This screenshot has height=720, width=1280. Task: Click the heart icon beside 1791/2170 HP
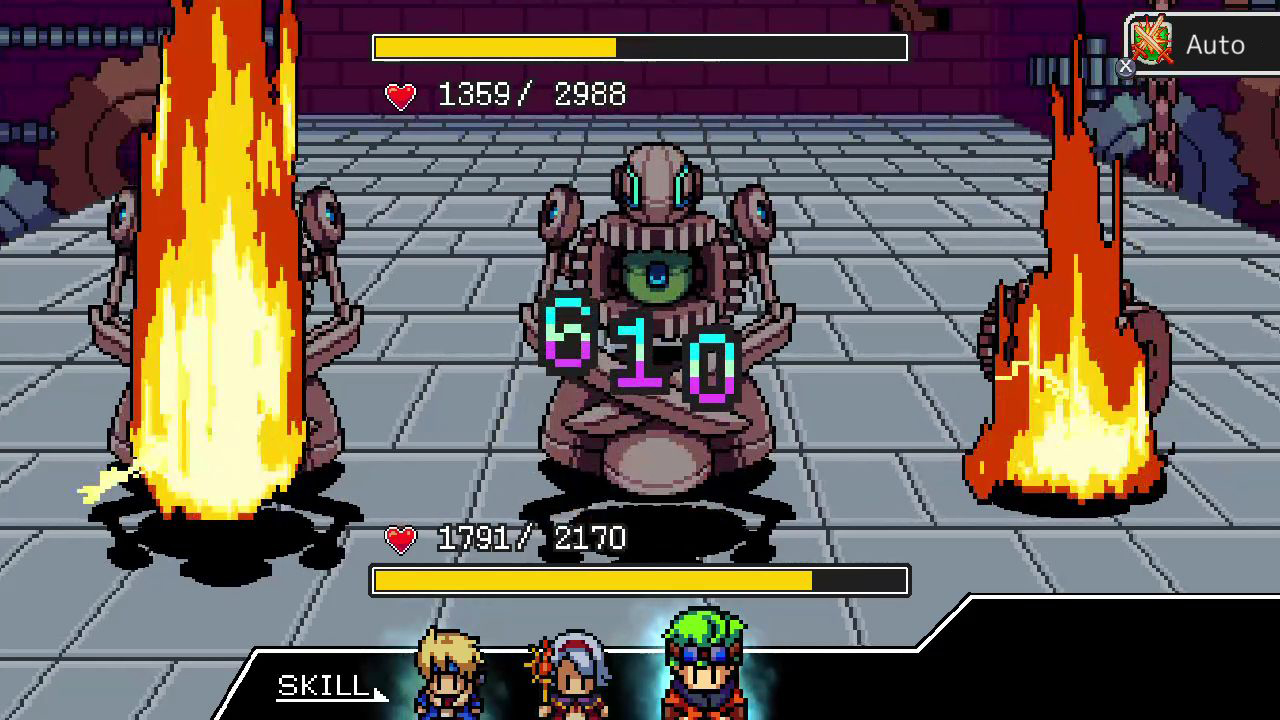[x=399, y=539]
